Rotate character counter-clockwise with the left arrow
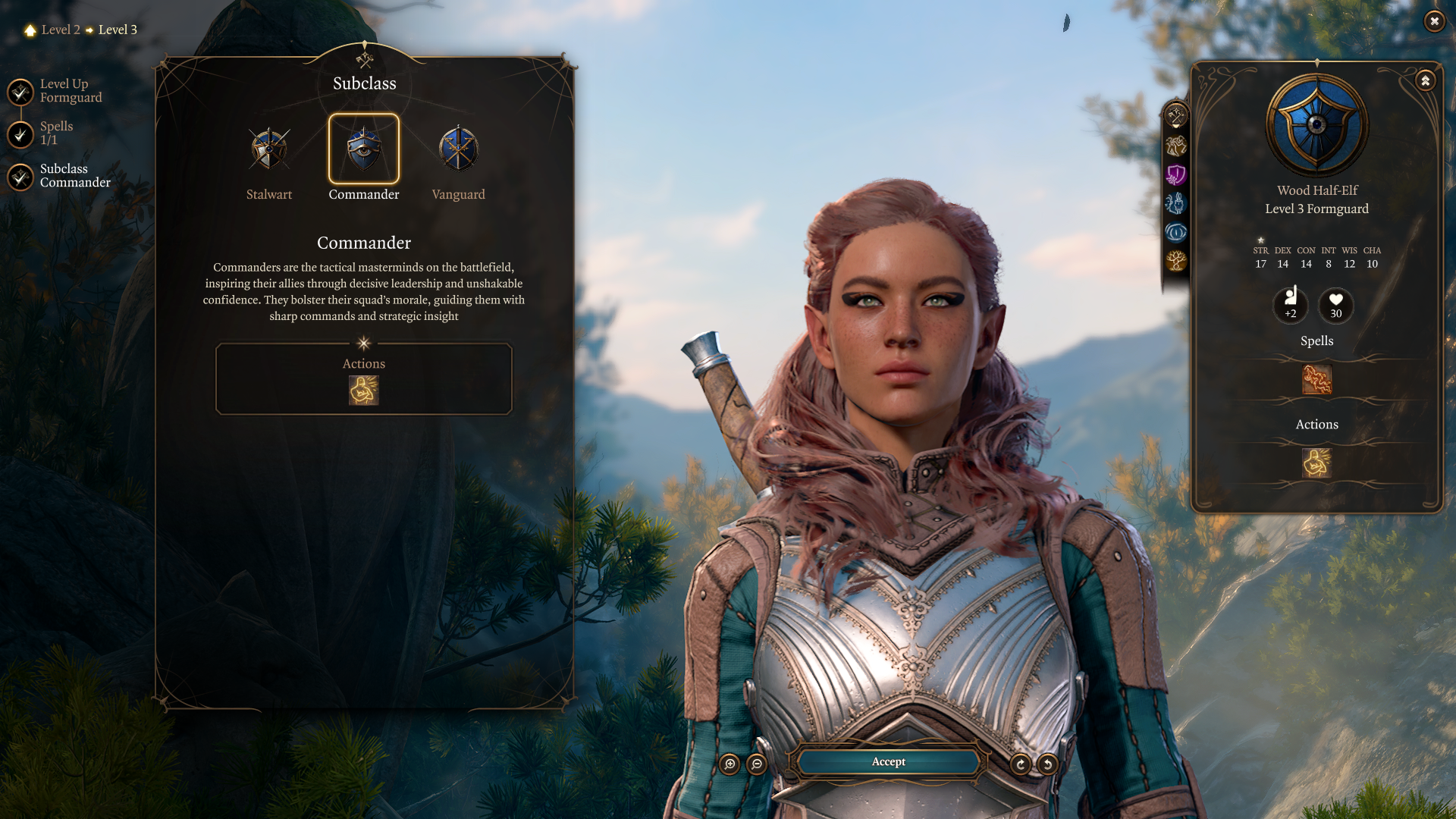Viewport: 1456px width, 819px height. pos(1048,764)
